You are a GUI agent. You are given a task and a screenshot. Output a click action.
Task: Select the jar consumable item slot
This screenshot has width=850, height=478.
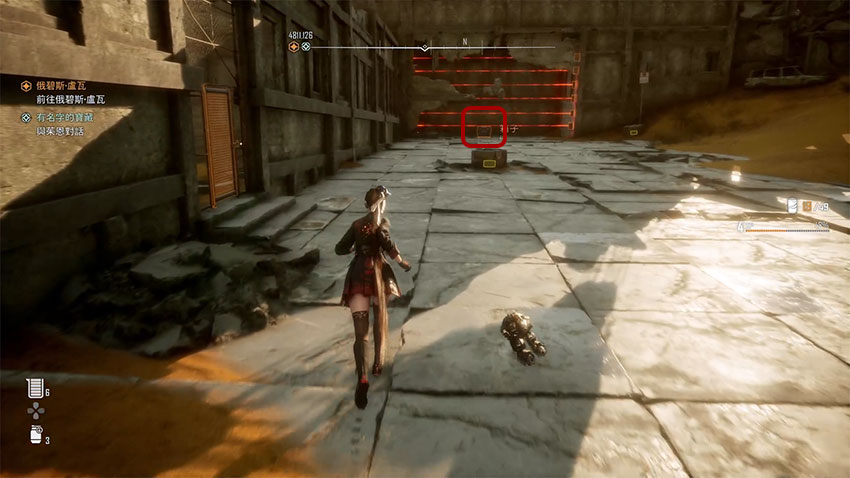(x=34, y=435)
